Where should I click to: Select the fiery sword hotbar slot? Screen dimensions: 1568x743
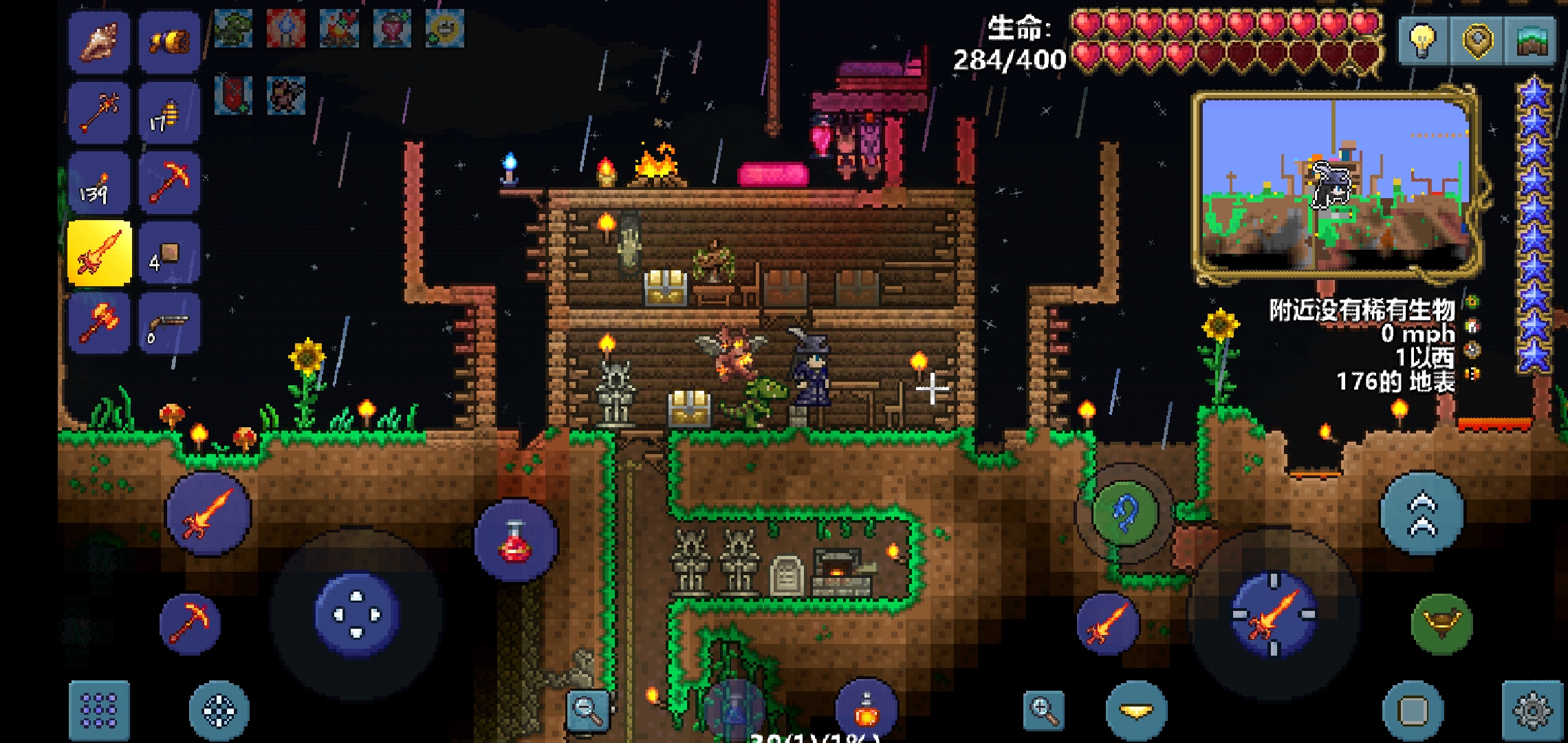coord(100,253)
